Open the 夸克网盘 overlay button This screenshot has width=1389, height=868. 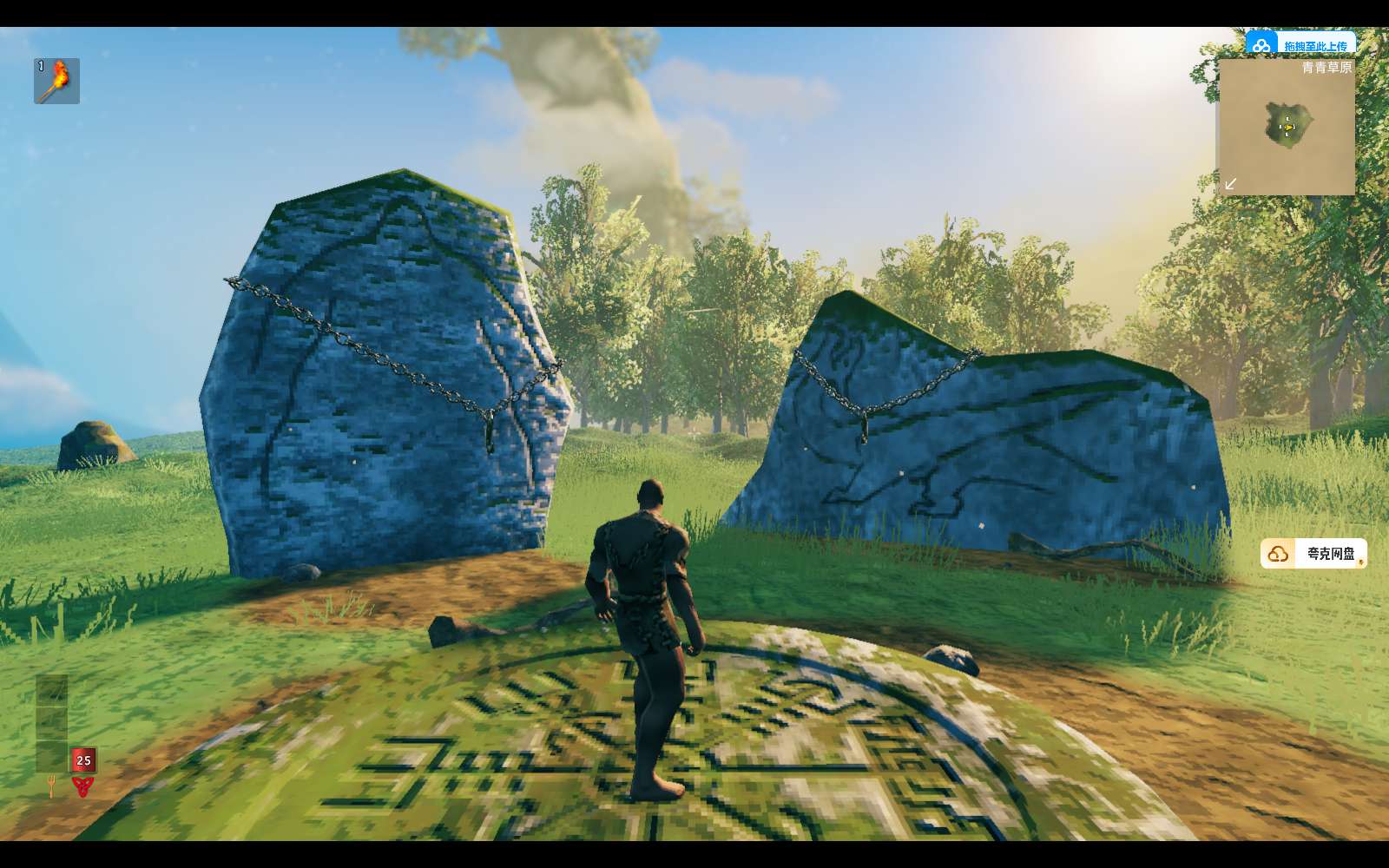(1313, 554)
